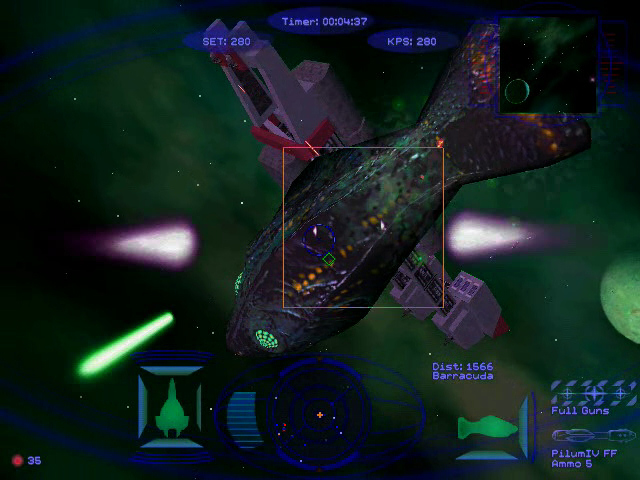Viewport: 640px width, 480px height.
Task: Click the circular radar scope
Action: click(319, 413)
